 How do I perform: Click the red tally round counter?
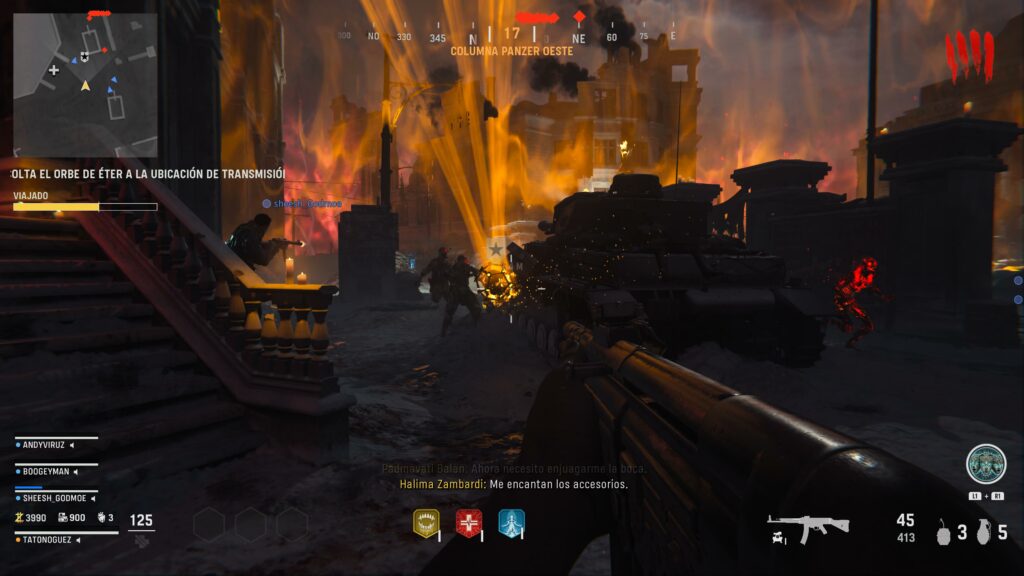tap(969, 55)
